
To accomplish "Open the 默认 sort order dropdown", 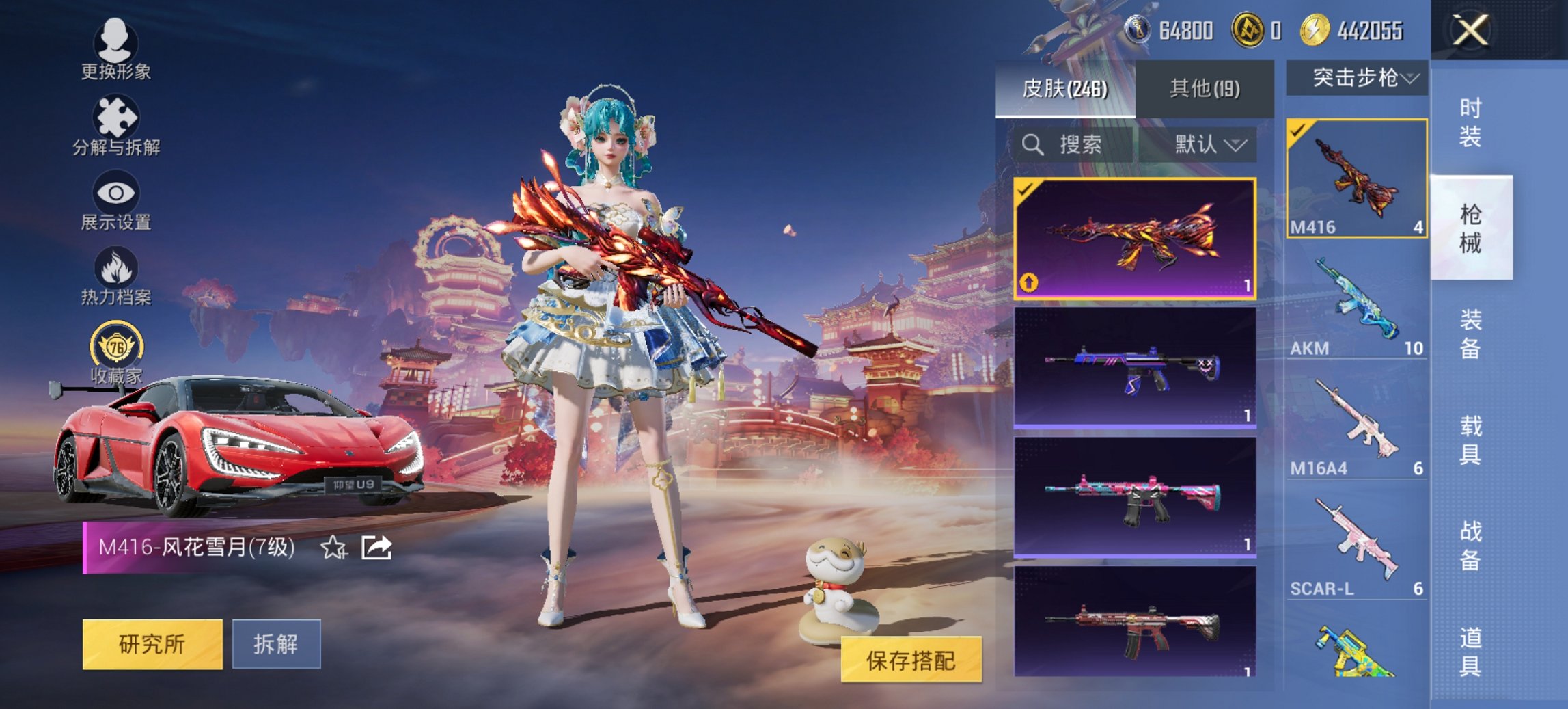I will 1205,145.
